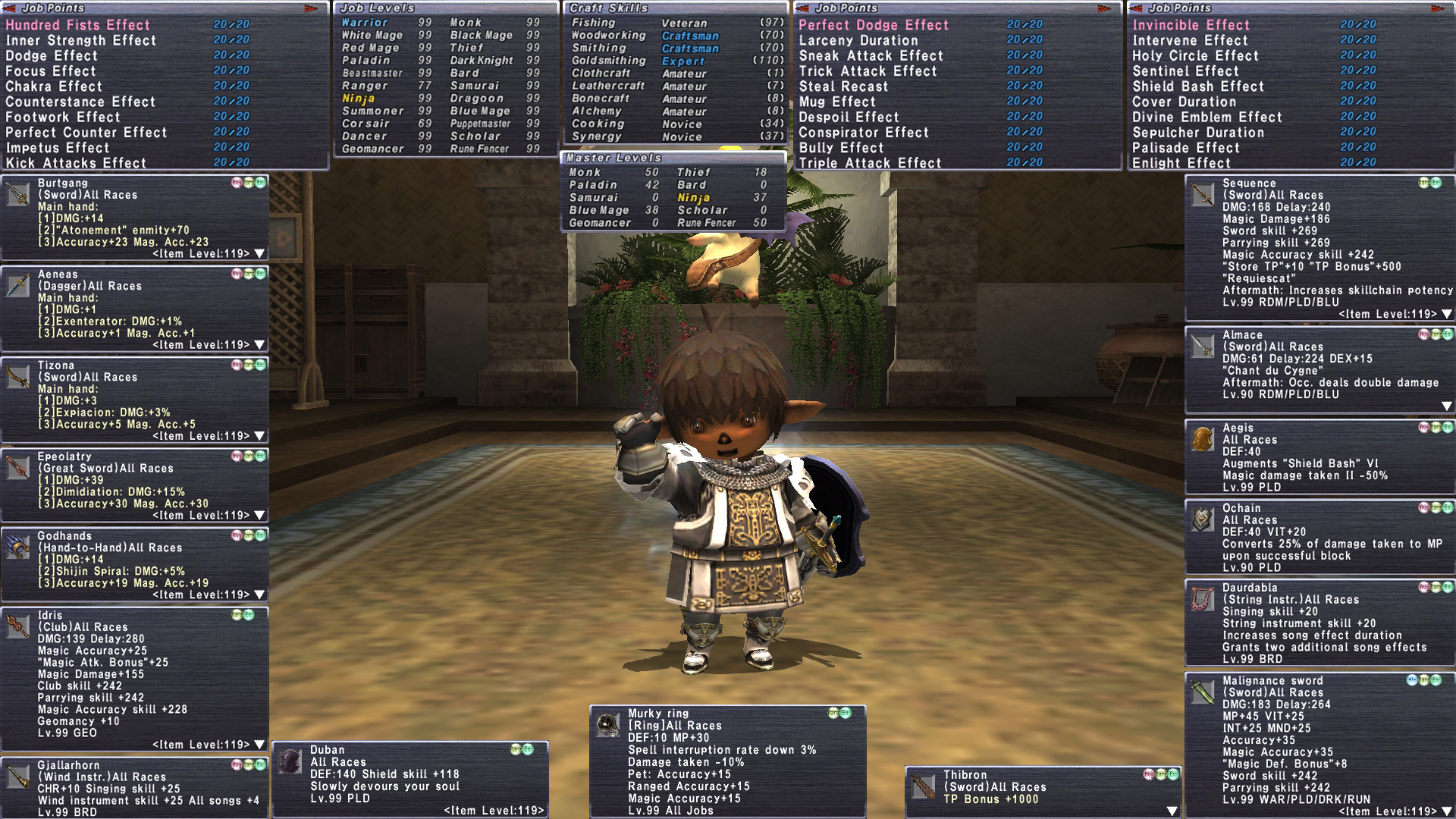Image resolution: width=1456 pixels, height=819 pixels.
Task: Choose Rune Fencer in the Master Levels list
Action: (x=706, y=223)
